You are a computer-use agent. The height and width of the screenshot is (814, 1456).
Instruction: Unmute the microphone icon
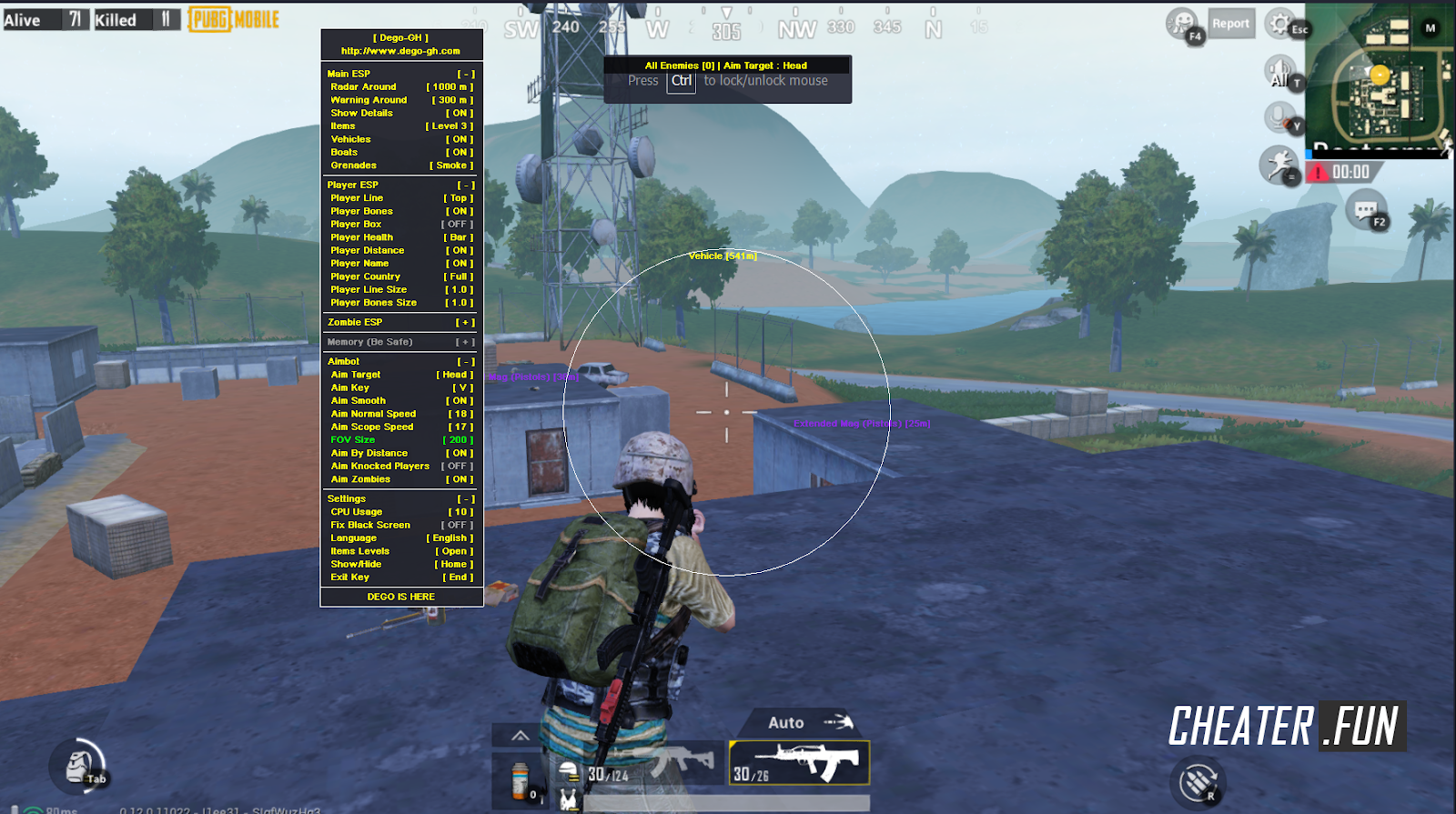(1279, 116)
